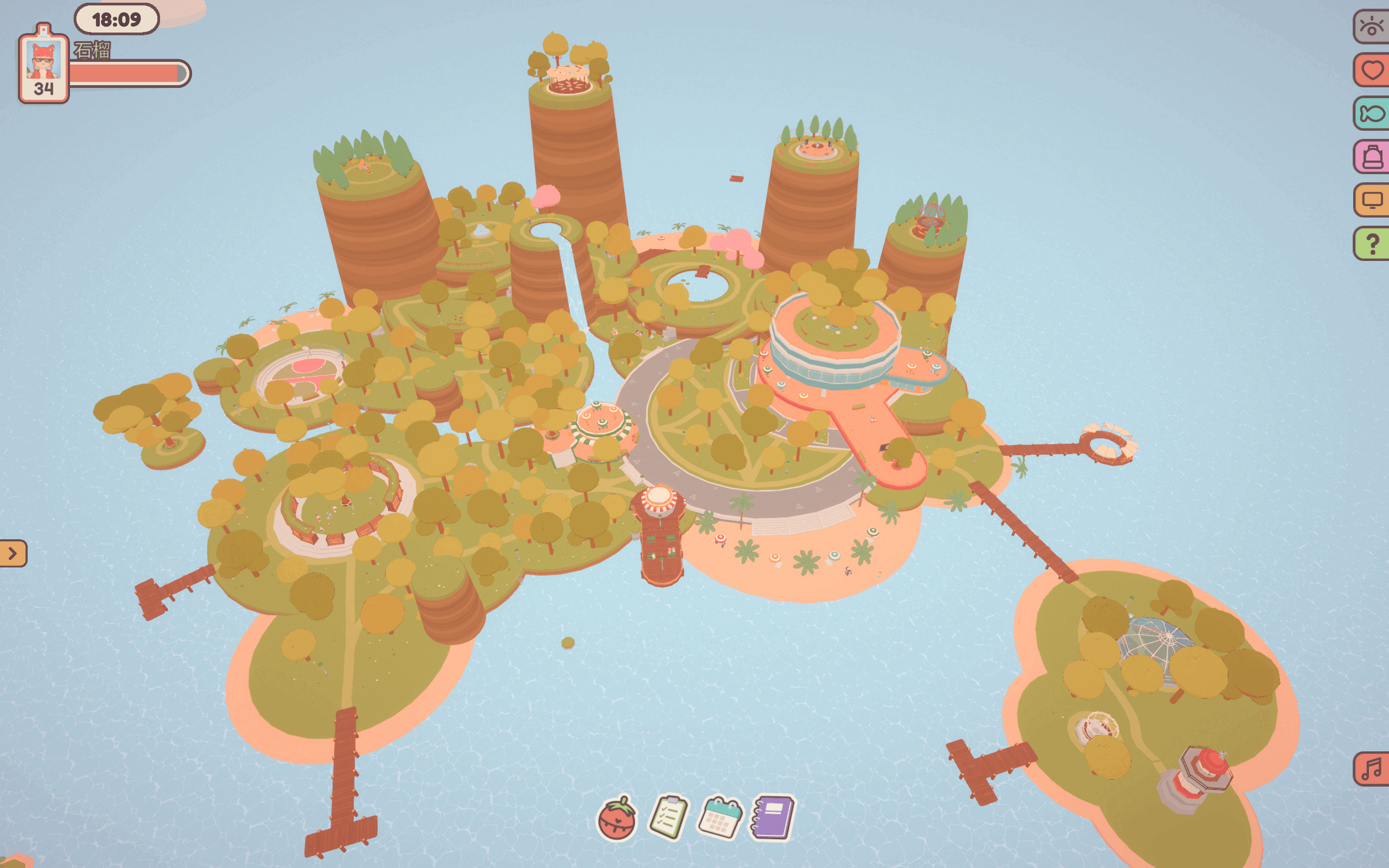
Task: Open the red heart menu
Action: (x=1372, y=70)
